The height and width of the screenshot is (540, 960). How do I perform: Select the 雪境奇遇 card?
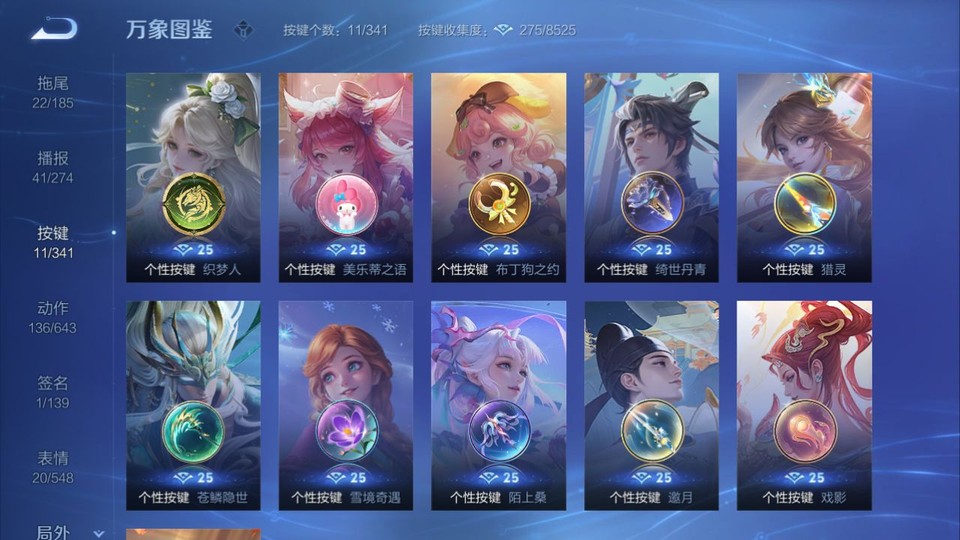346,405
